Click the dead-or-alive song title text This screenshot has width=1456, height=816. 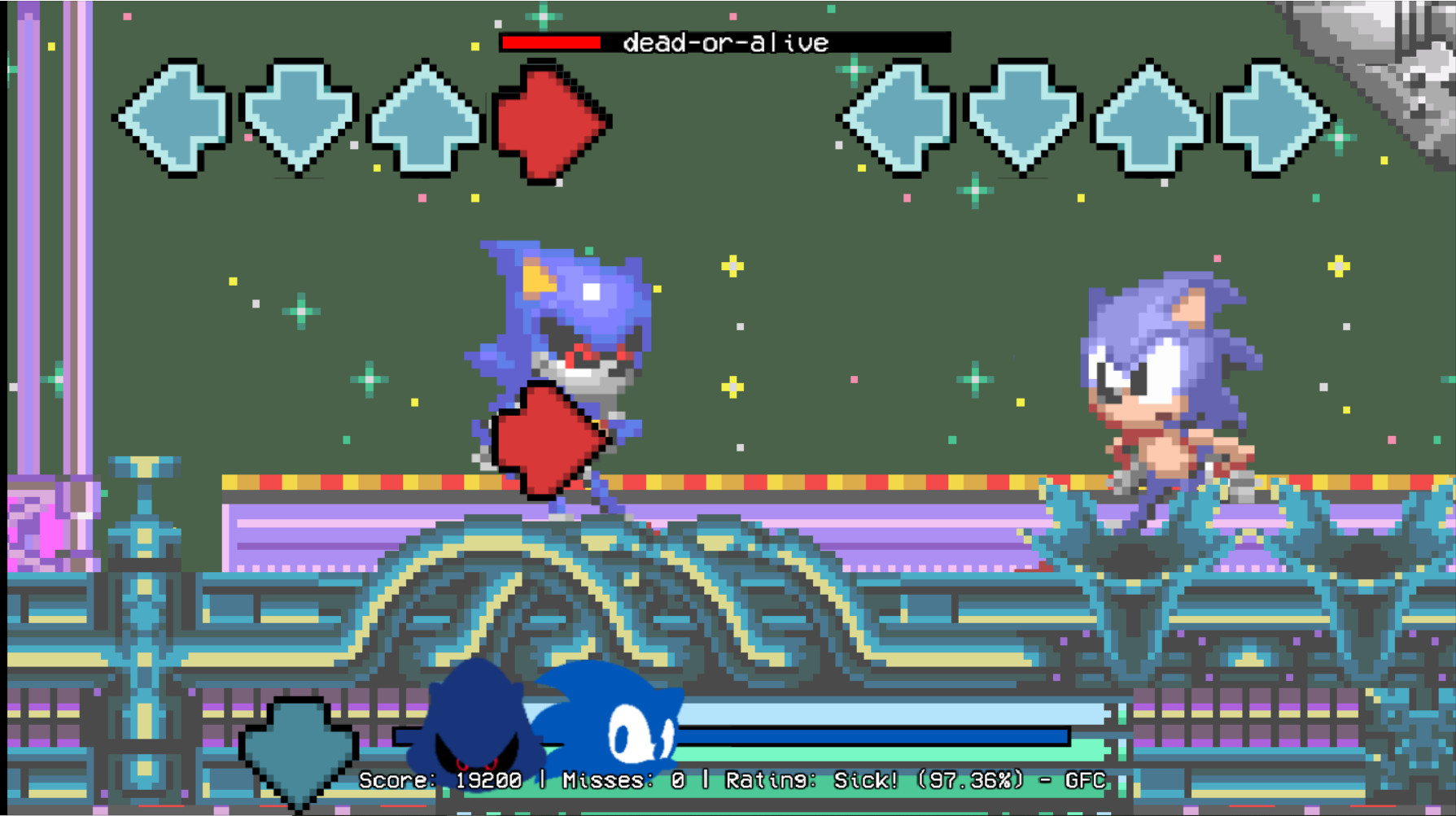click(724, 41)
